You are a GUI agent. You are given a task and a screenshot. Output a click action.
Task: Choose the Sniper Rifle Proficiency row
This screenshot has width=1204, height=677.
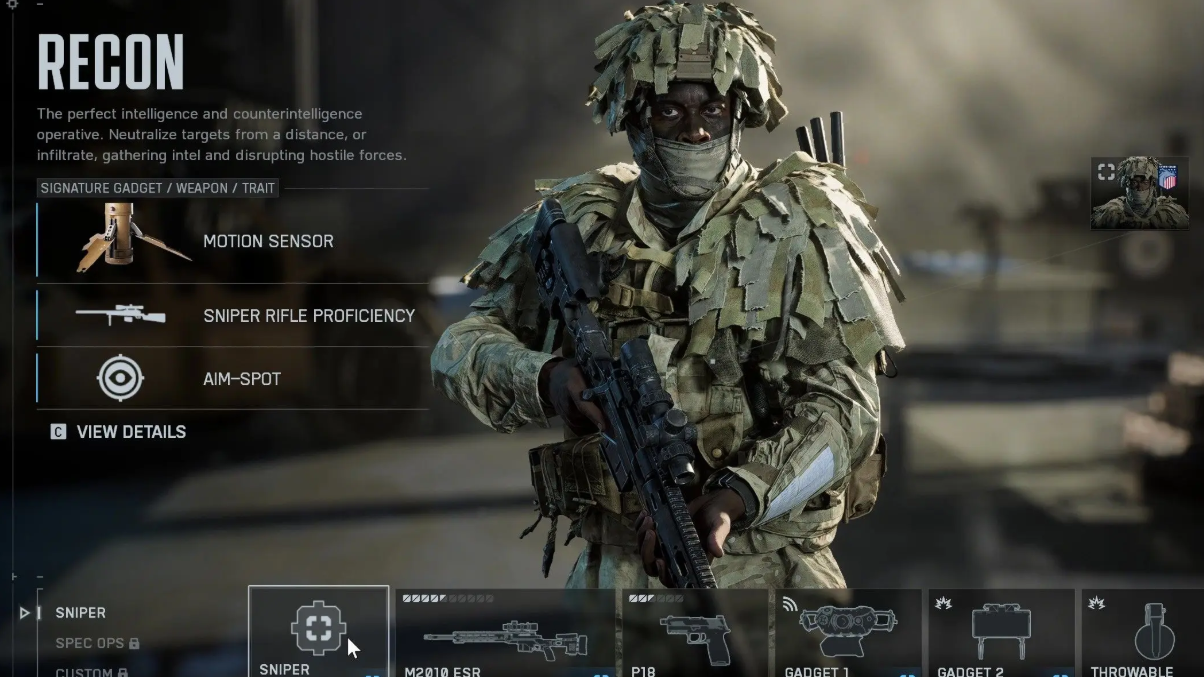[232, 315]
